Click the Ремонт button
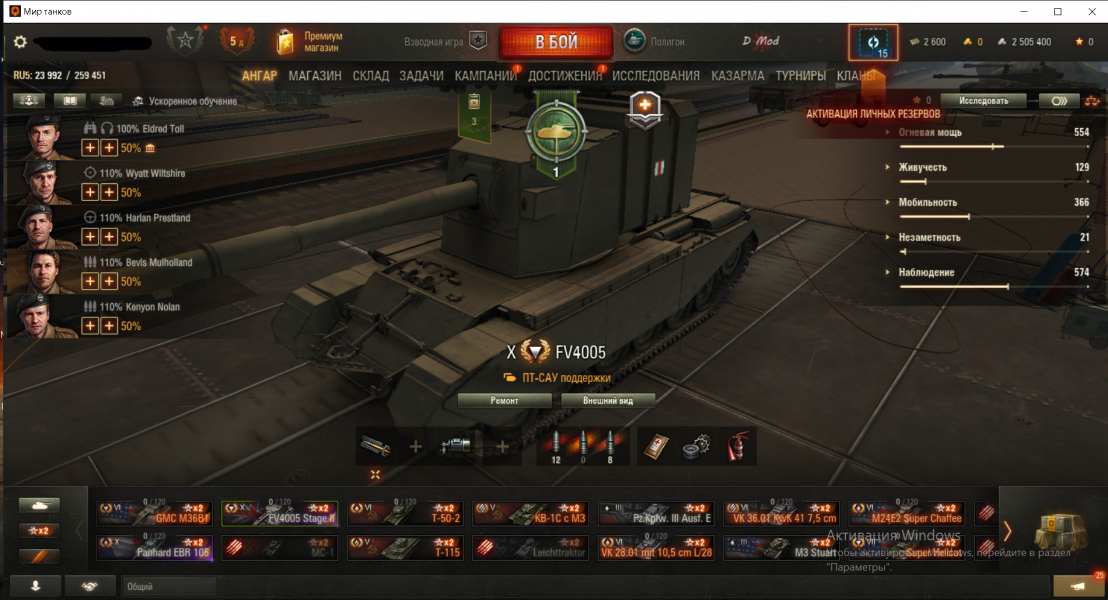This screenshot has height=600, width=1108. point(504,400)
